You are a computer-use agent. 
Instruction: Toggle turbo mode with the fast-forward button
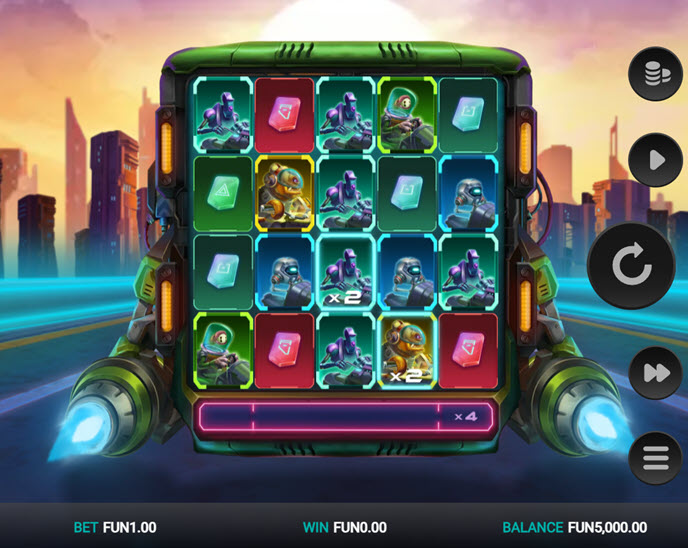655,373
